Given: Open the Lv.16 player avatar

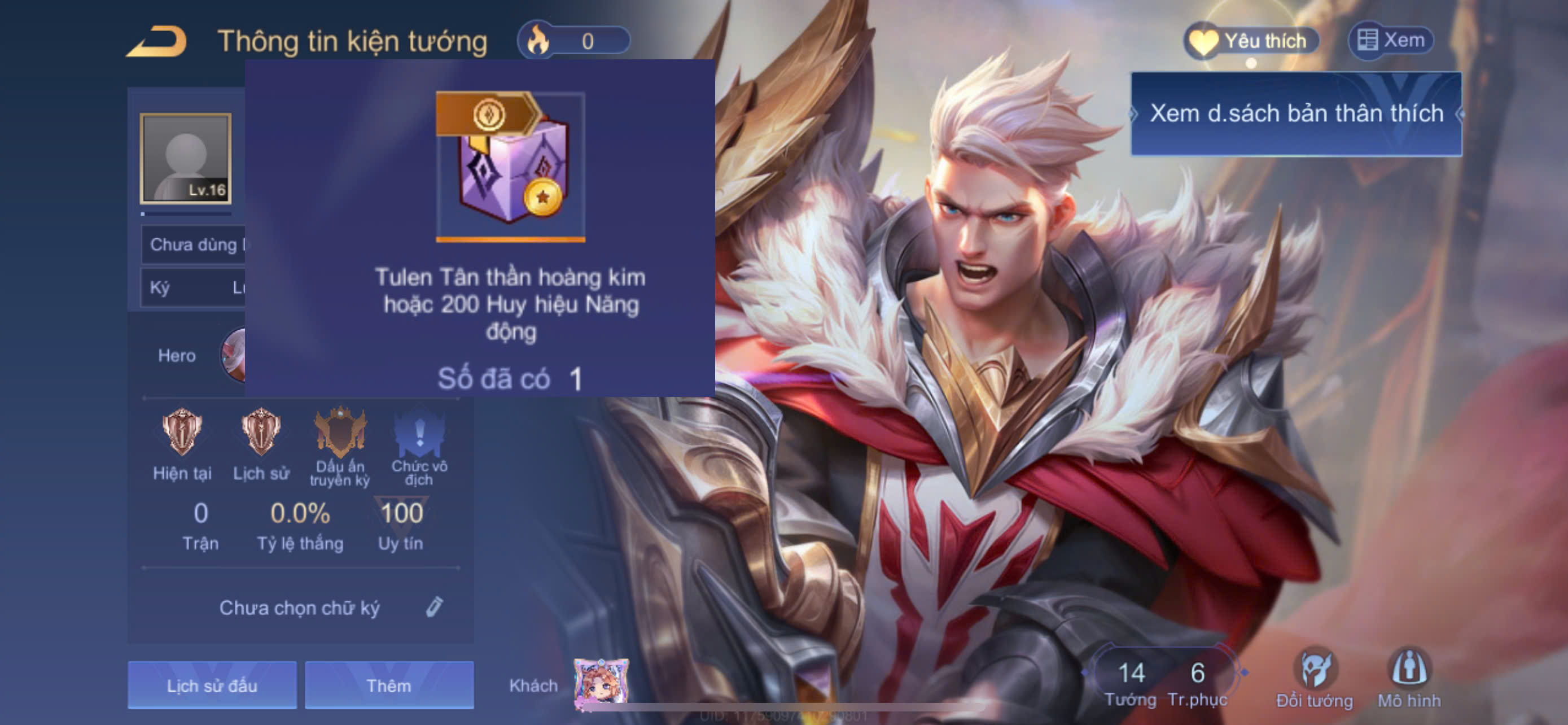Looking at the screenshot, I should coord(186,158).
